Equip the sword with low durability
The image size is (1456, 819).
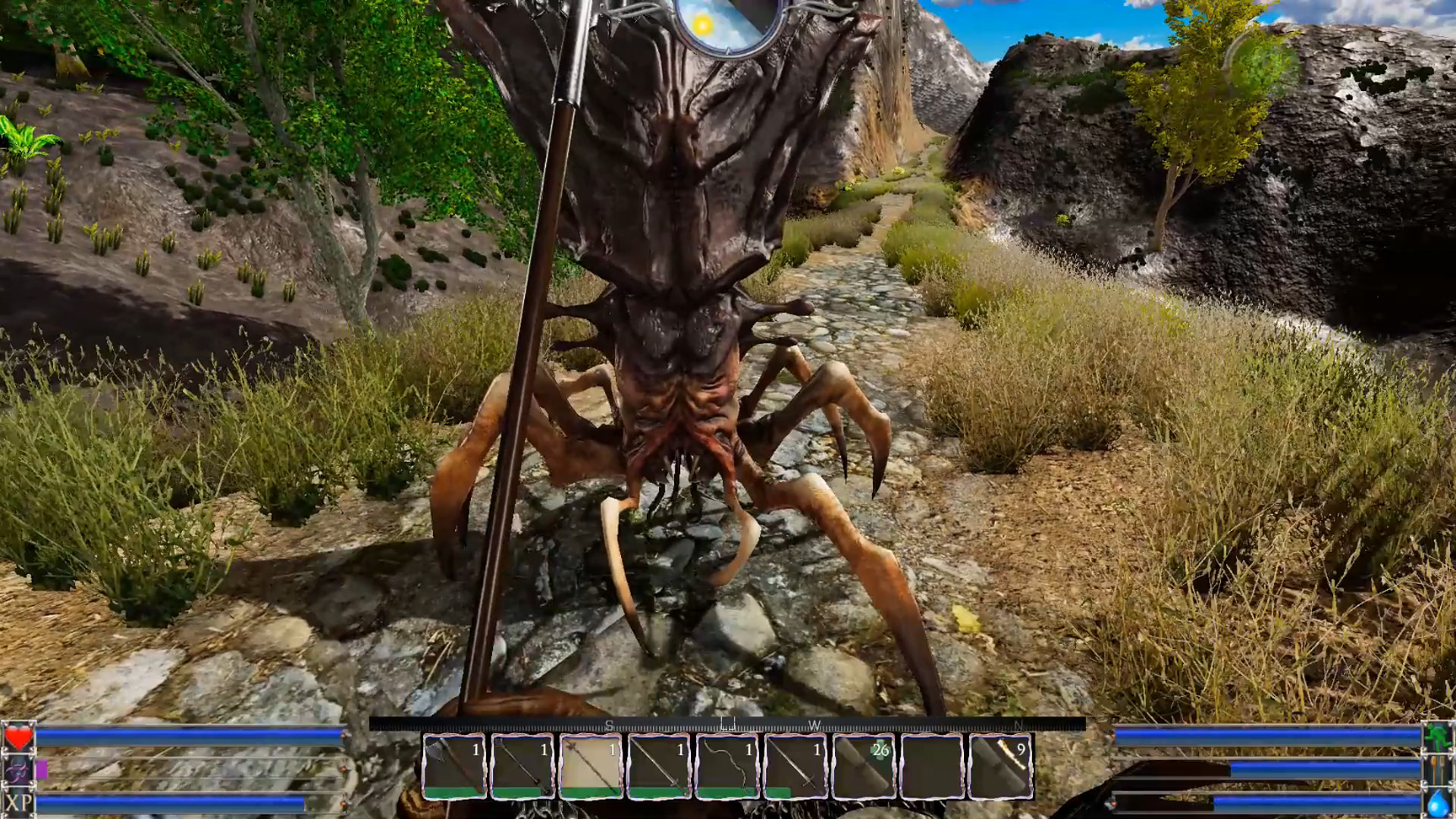pyautogui.click(x=795, y=766)
